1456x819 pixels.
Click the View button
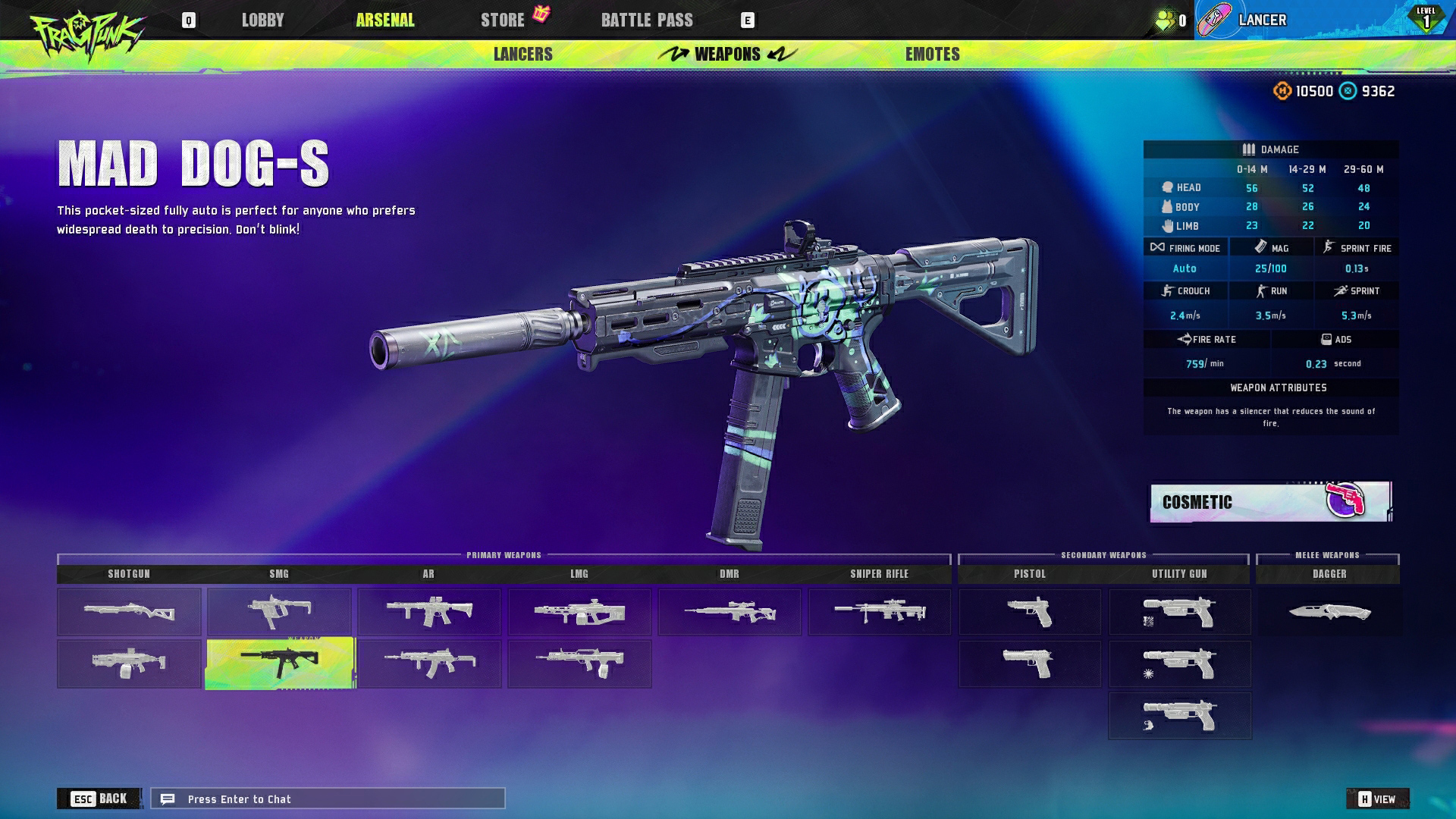pyautogui.click(x=1377, y=799)
